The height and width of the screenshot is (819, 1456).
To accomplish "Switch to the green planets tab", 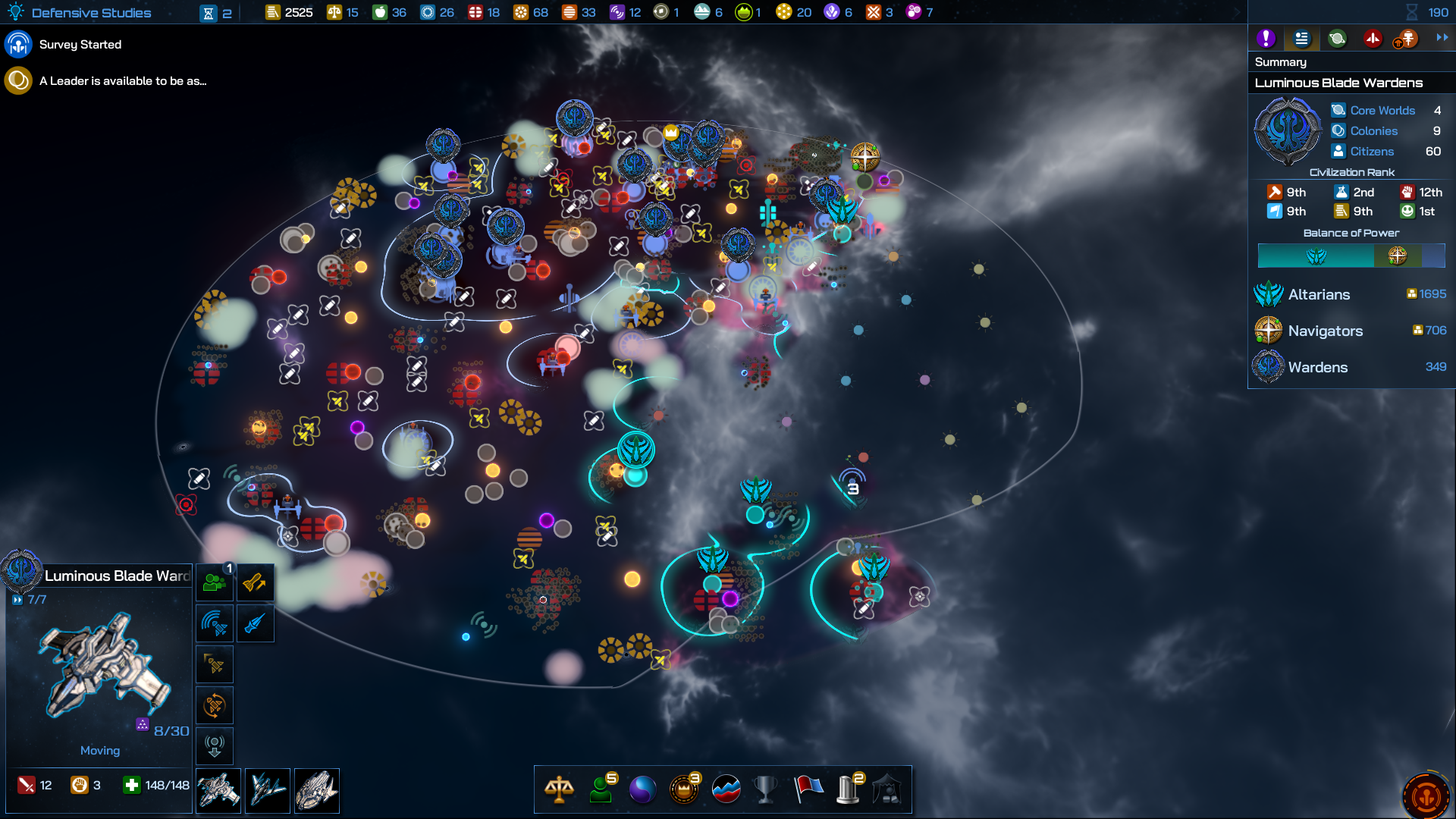I will pyautogui.click(x=1337, y=39).
